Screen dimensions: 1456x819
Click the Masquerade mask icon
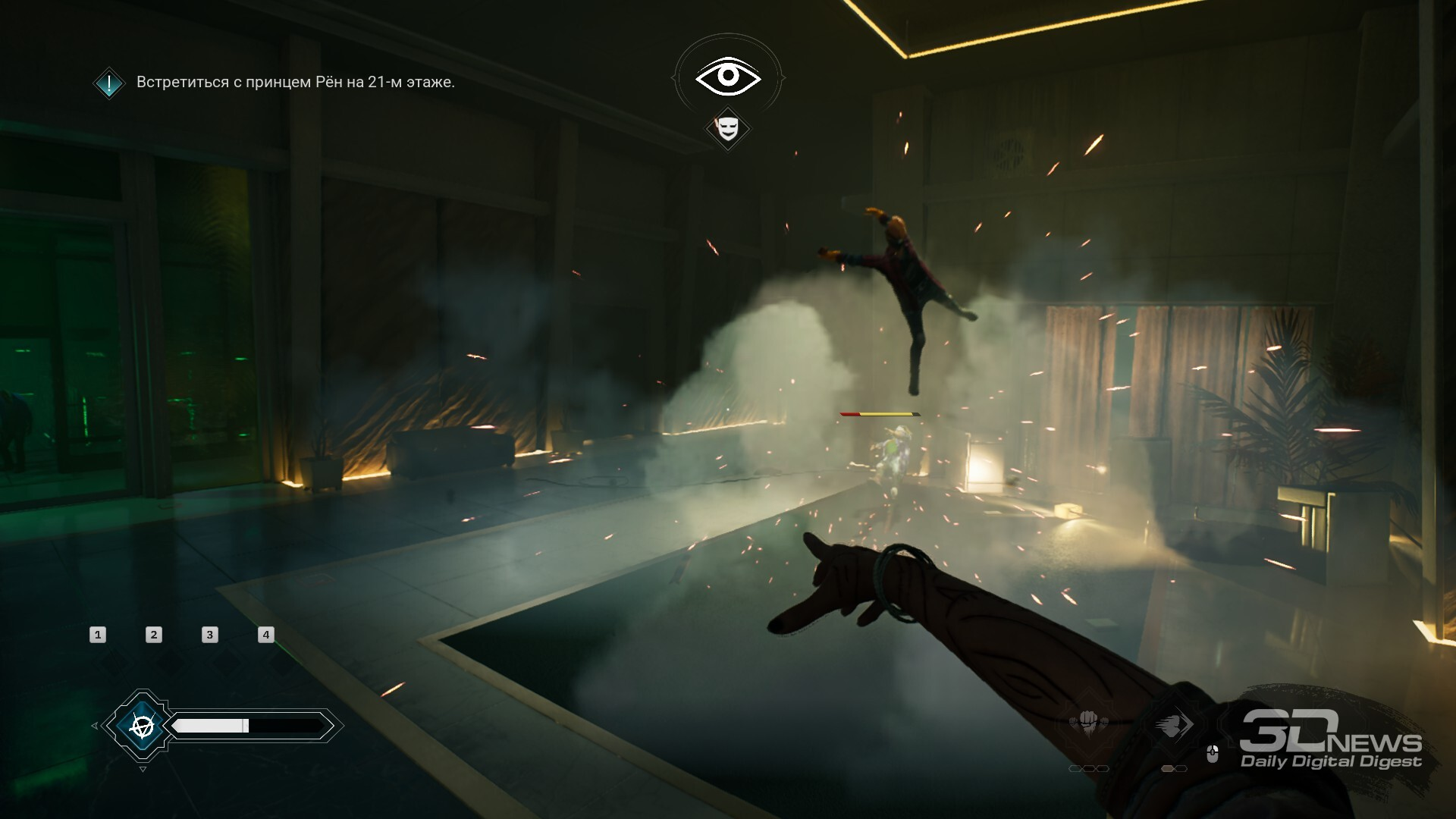point(728,127)
